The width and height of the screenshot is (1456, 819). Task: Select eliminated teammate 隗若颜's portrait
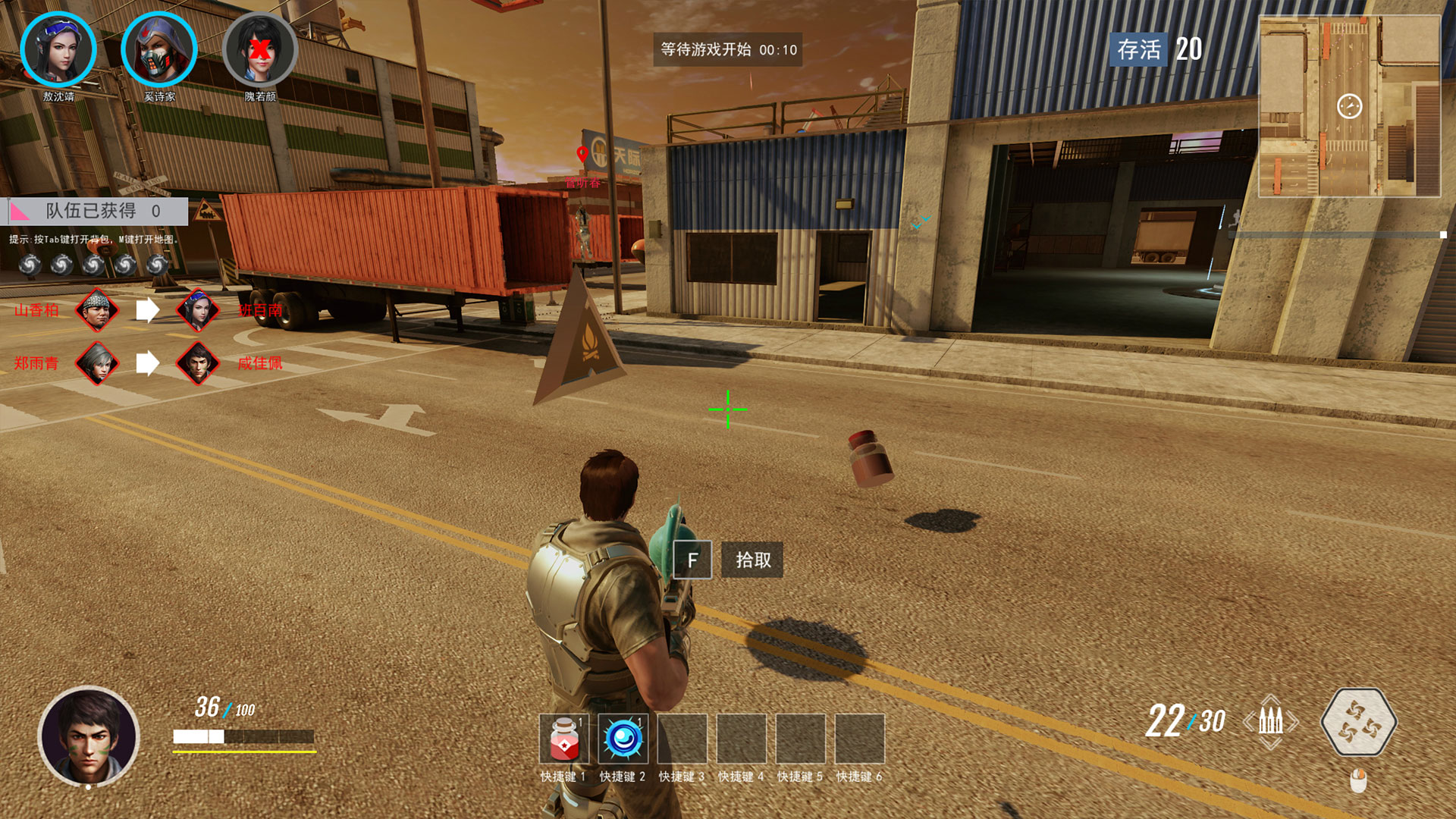pyautogui.click(x=260, y=51)
